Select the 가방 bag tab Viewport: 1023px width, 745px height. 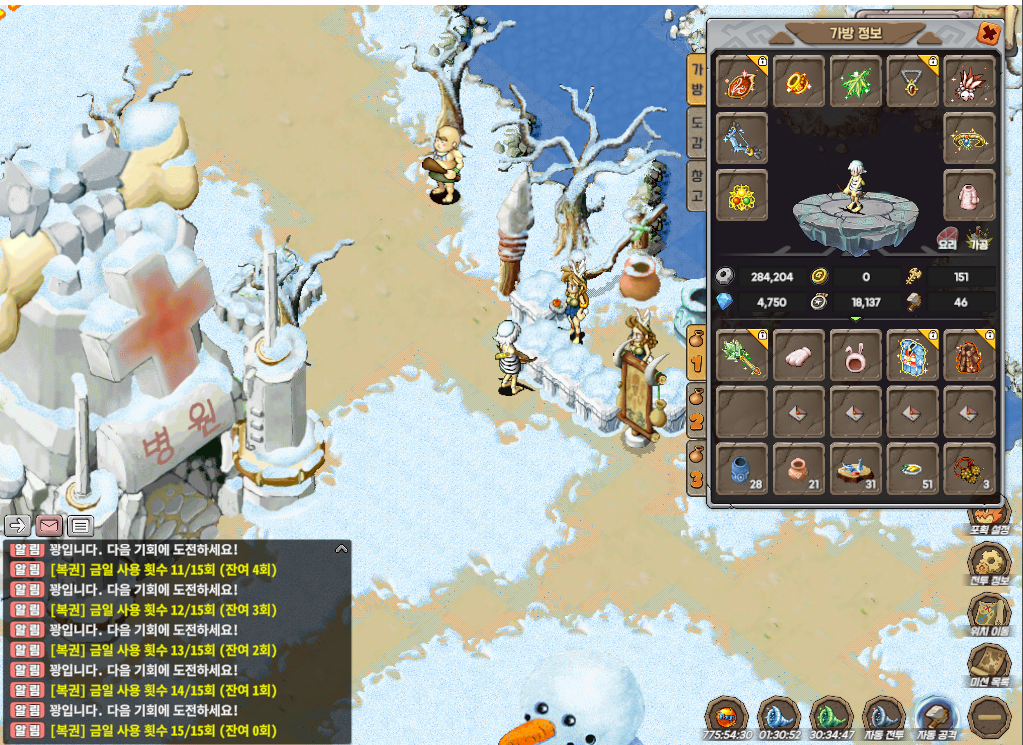696,80
